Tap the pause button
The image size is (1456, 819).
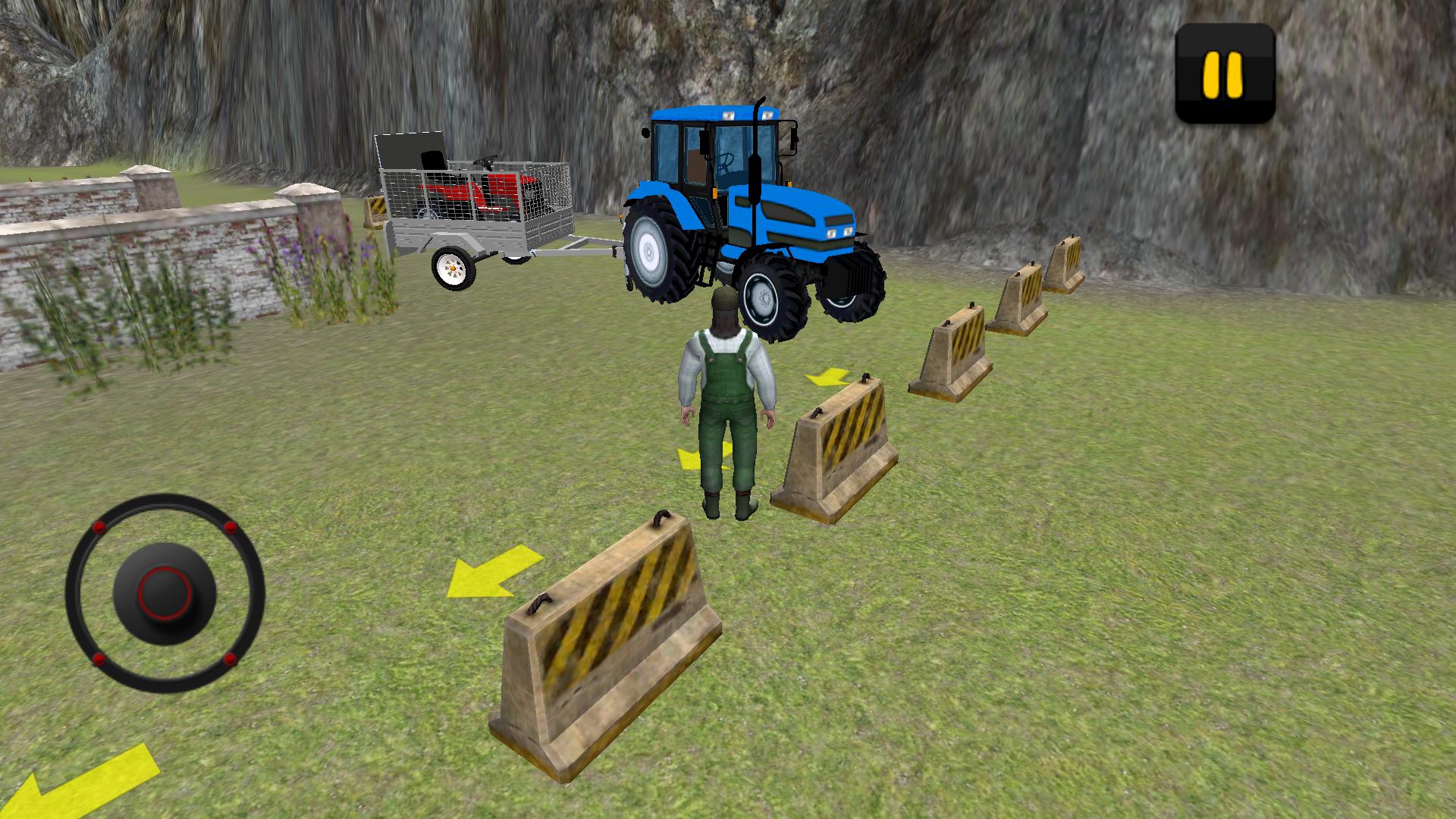[1225, 72]
